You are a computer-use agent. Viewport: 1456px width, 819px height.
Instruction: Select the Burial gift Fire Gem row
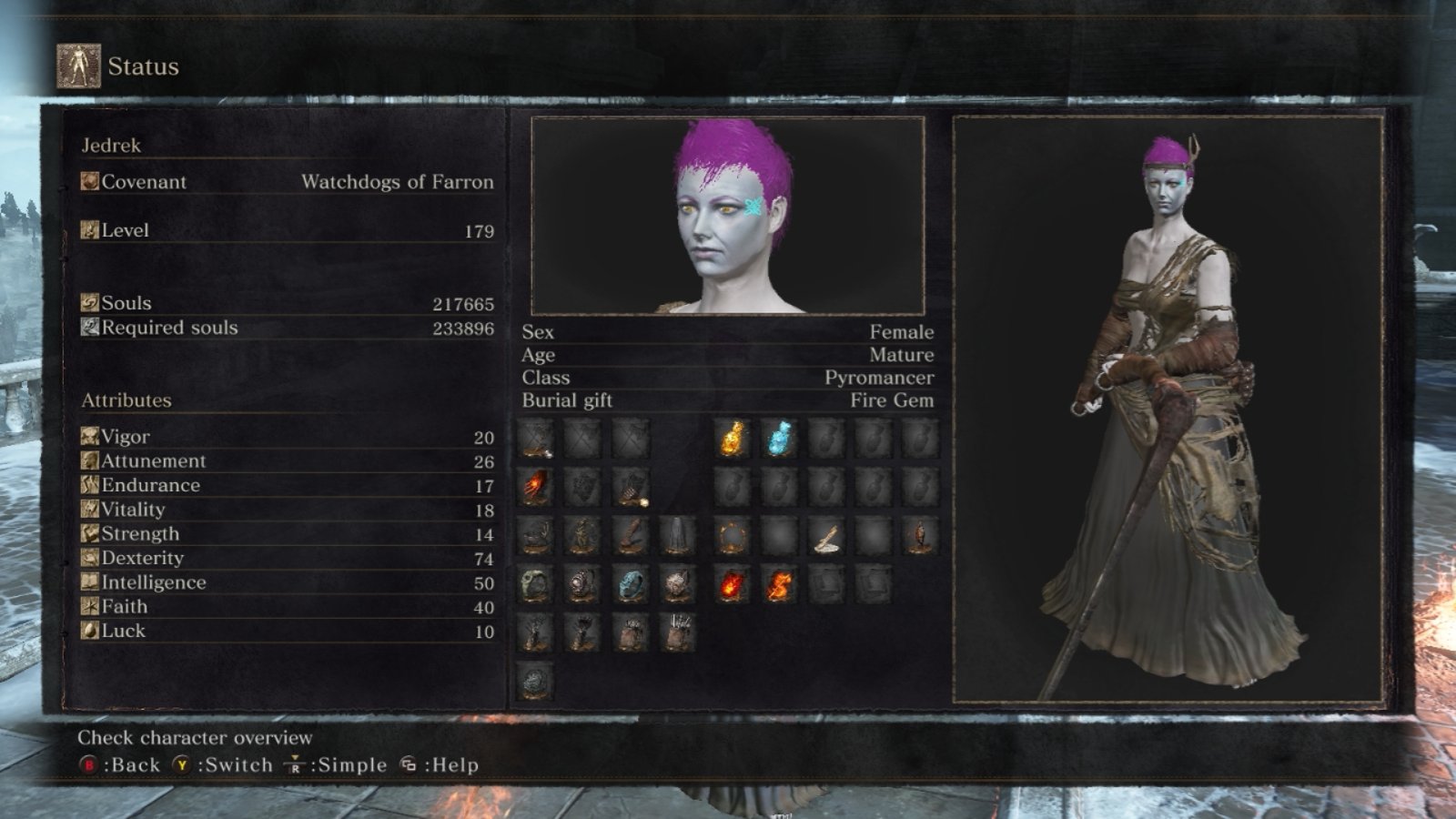click(727, 400)
